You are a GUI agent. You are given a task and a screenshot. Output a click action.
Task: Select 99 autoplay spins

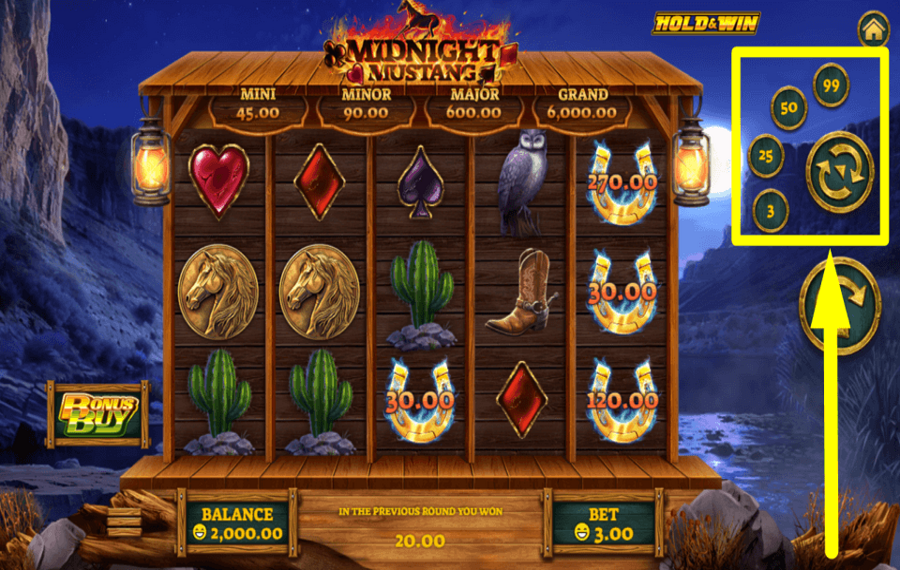pyautogui.click(x=830, y=85)
